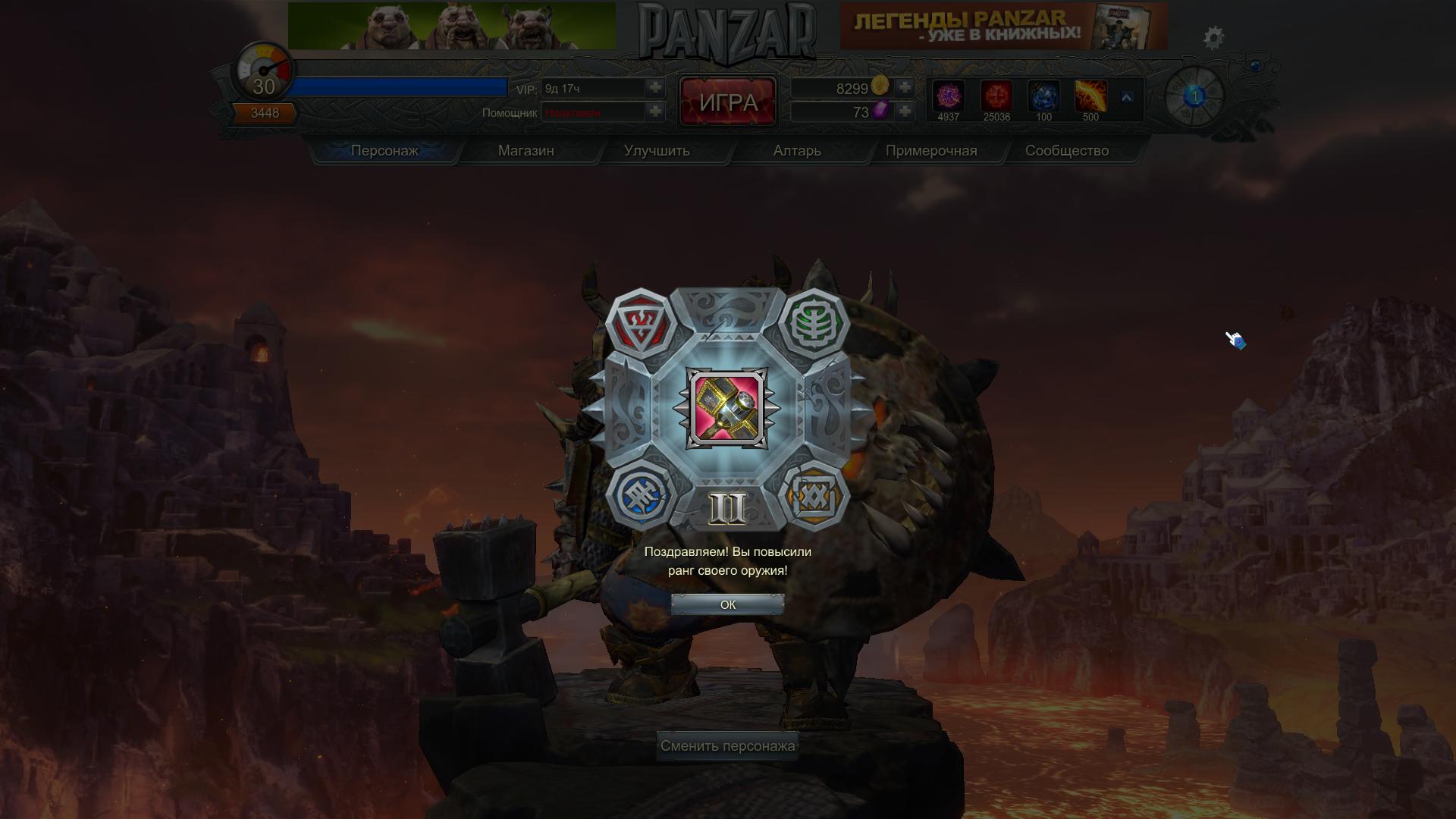The height and width of the screenshot is (819, 1456).
Task: Open the Персонаж tab
Action: pos(384,151)
